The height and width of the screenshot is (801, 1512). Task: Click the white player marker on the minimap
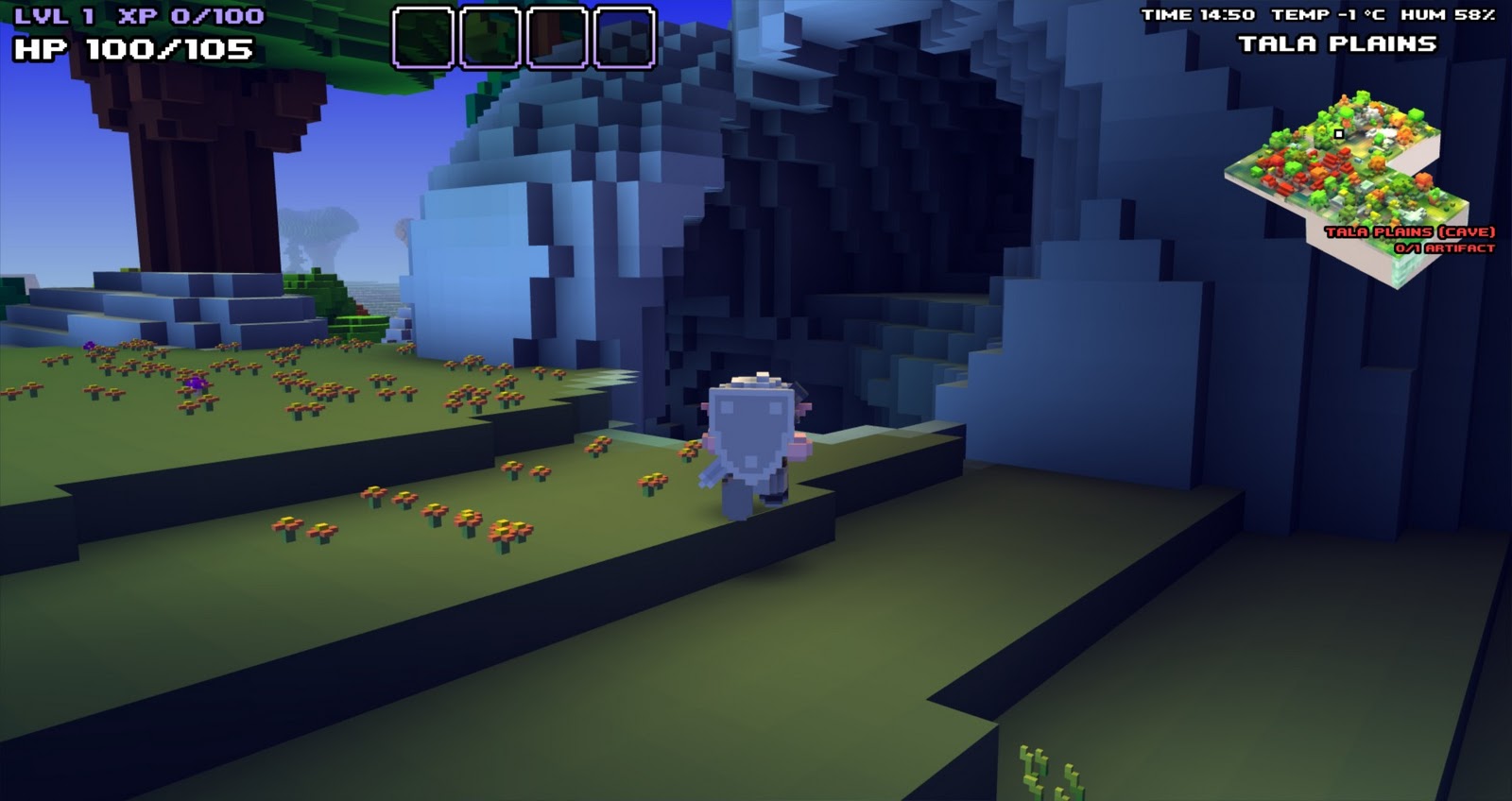(x=1339, y=135)
